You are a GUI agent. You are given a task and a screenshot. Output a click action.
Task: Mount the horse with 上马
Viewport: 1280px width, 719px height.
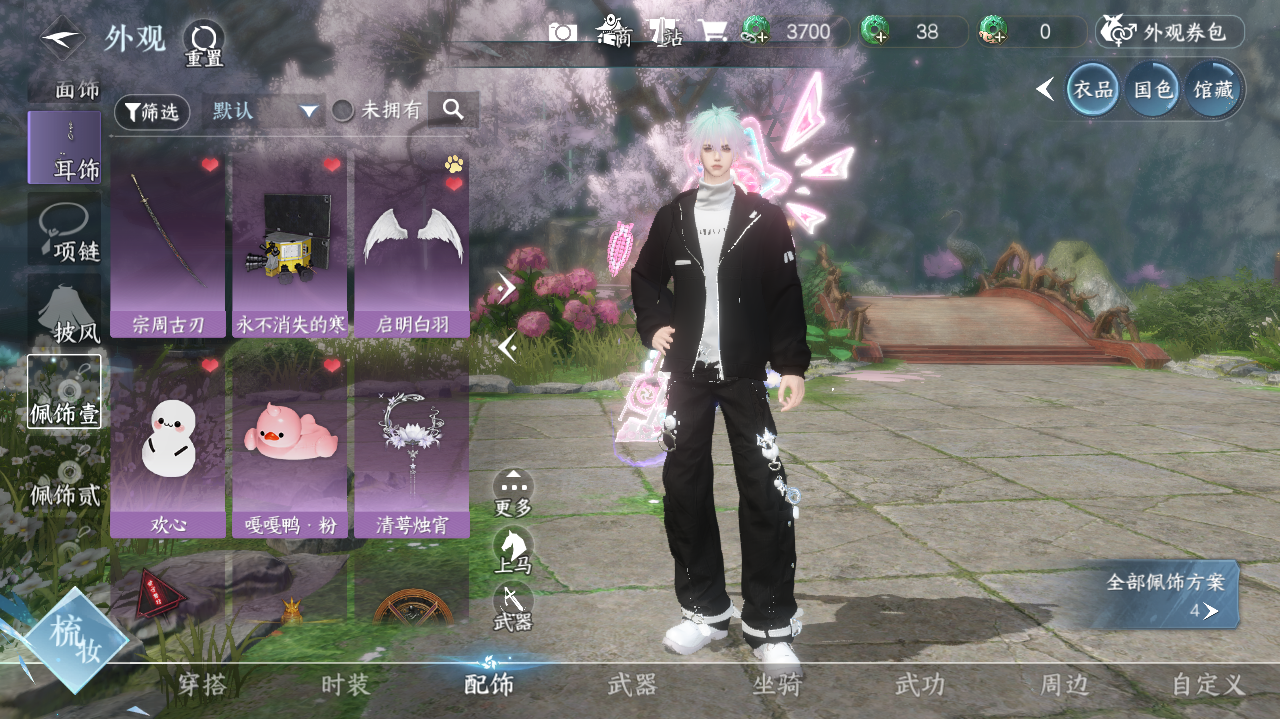click(x=513, y=549)
